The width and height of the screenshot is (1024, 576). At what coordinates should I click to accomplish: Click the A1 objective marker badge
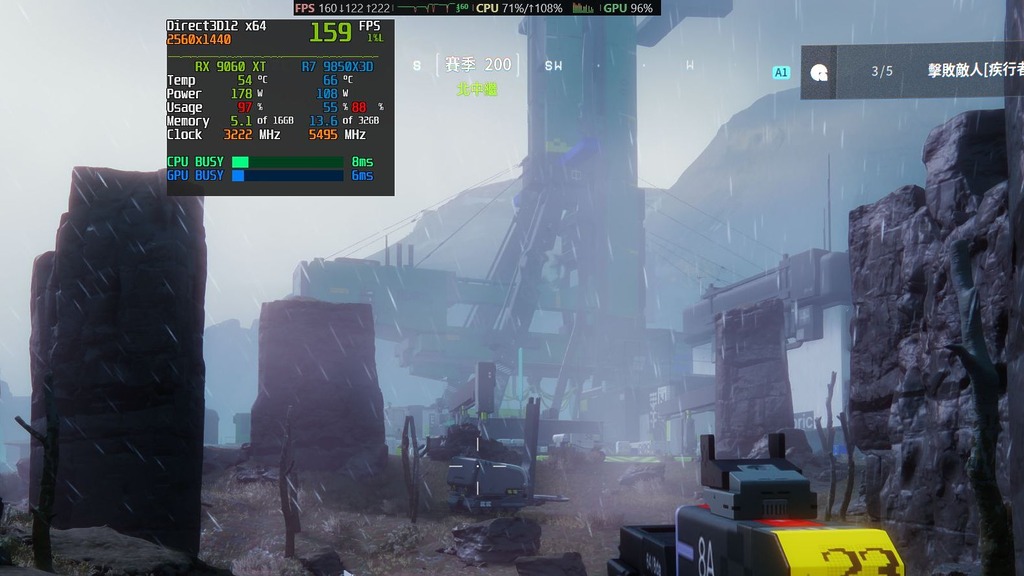click(781, 72)
